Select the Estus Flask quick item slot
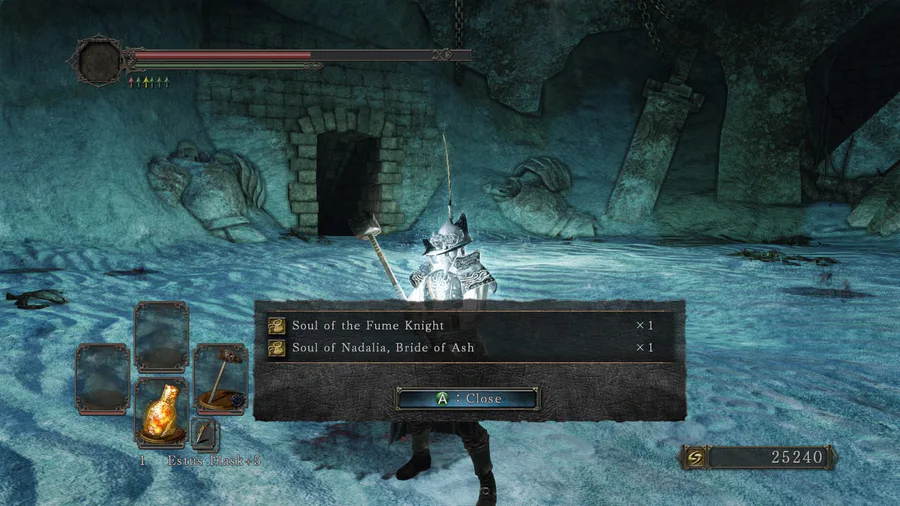This screenshot has width=900, height=506. pyautogui.click(x=162, y=411)
